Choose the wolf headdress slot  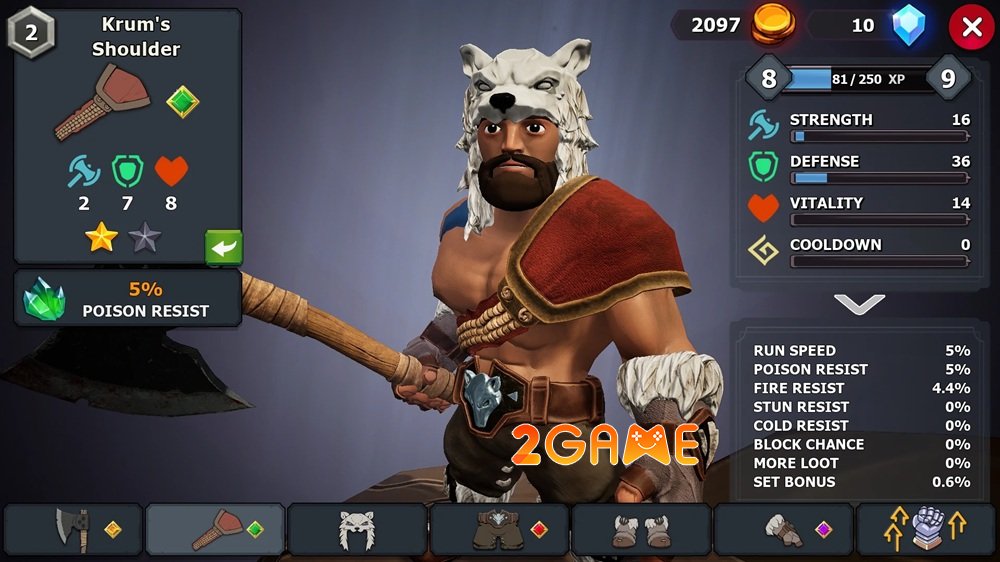tap(357, 529)
